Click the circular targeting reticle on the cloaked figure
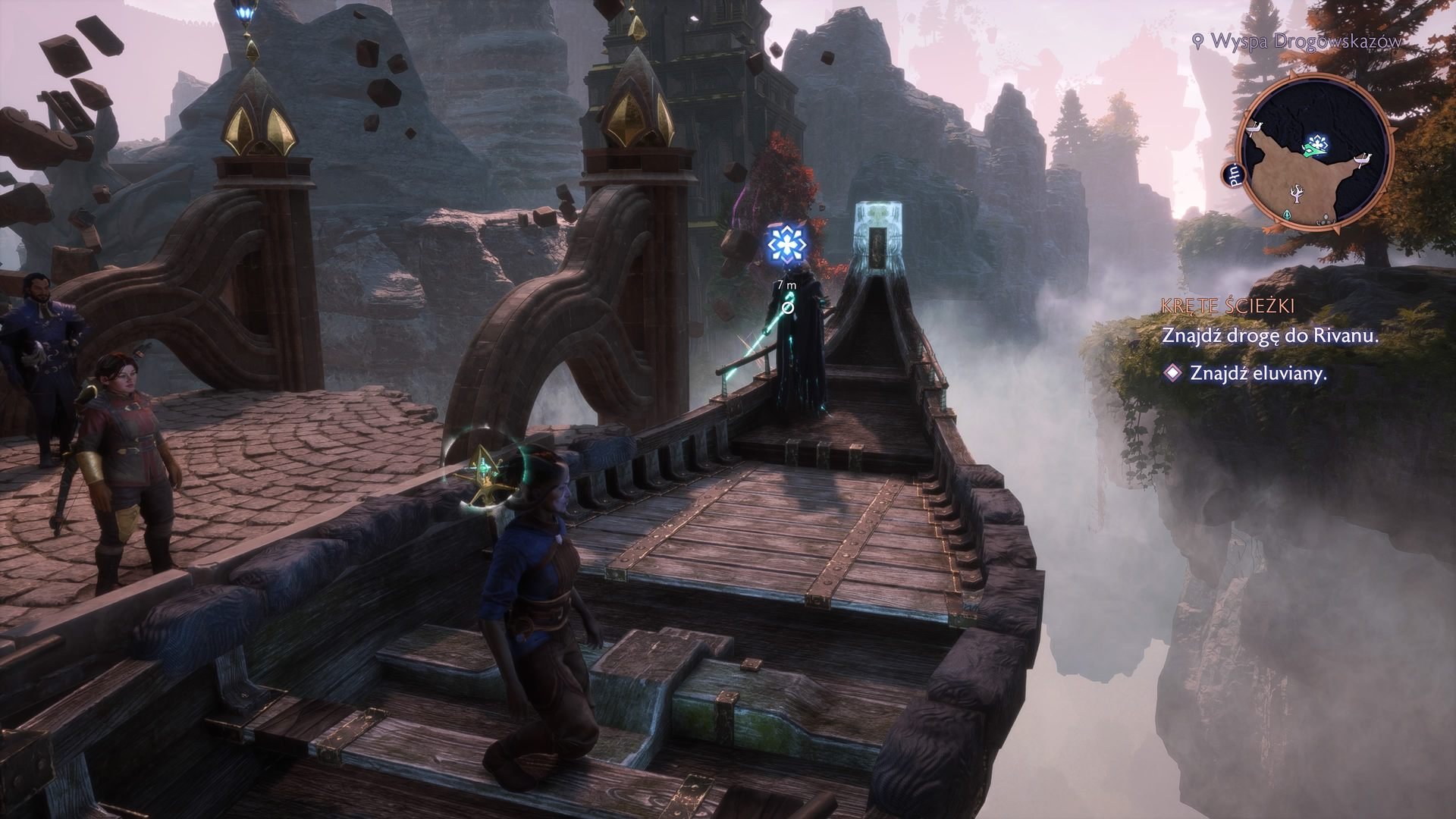 click(x=786, y=309)
